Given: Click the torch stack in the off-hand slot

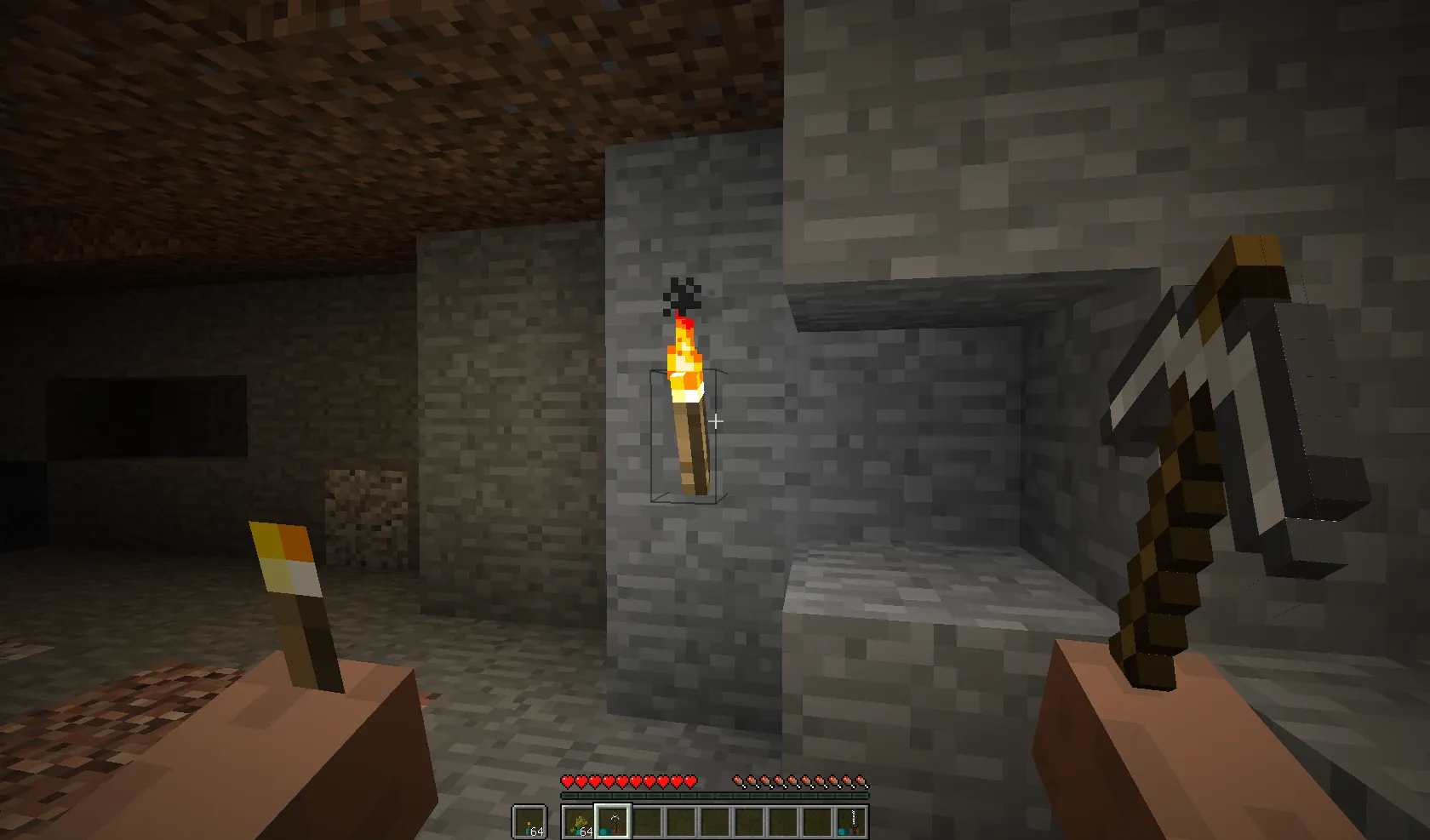Looking at the screenshot, I should click(x=529, y=820).
